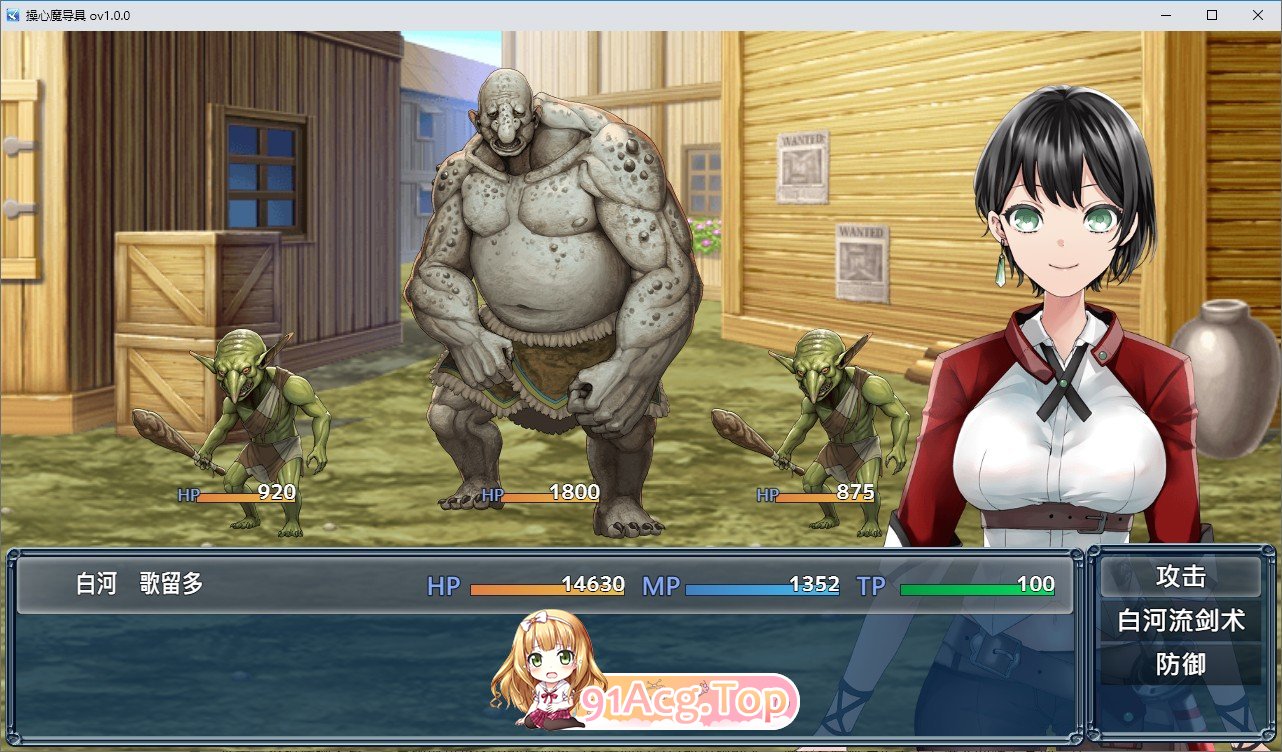This screenshot has height=752, width=1282.
Task: Select the 攻击 attack command
Action: (x=1184, y=578)
